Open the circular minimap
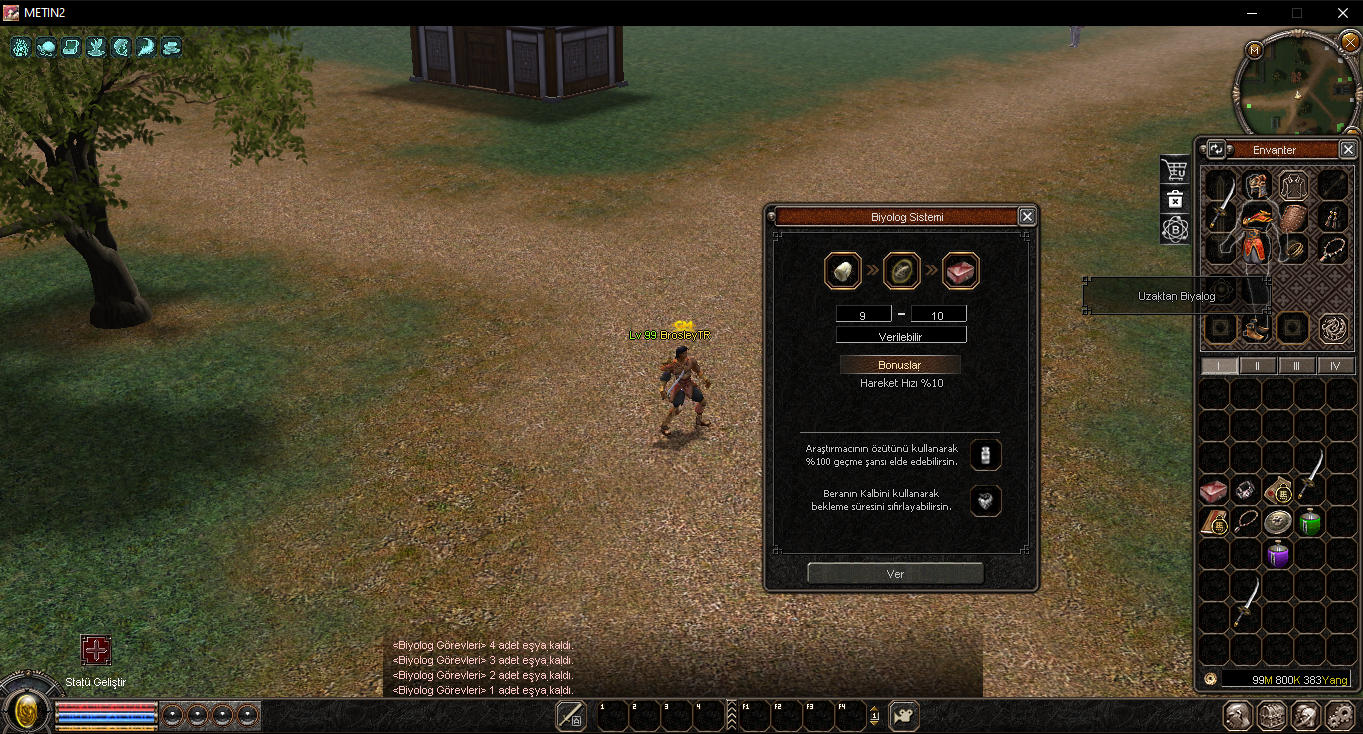Viewport: 1363px width, 734px height. [1295, 85]
